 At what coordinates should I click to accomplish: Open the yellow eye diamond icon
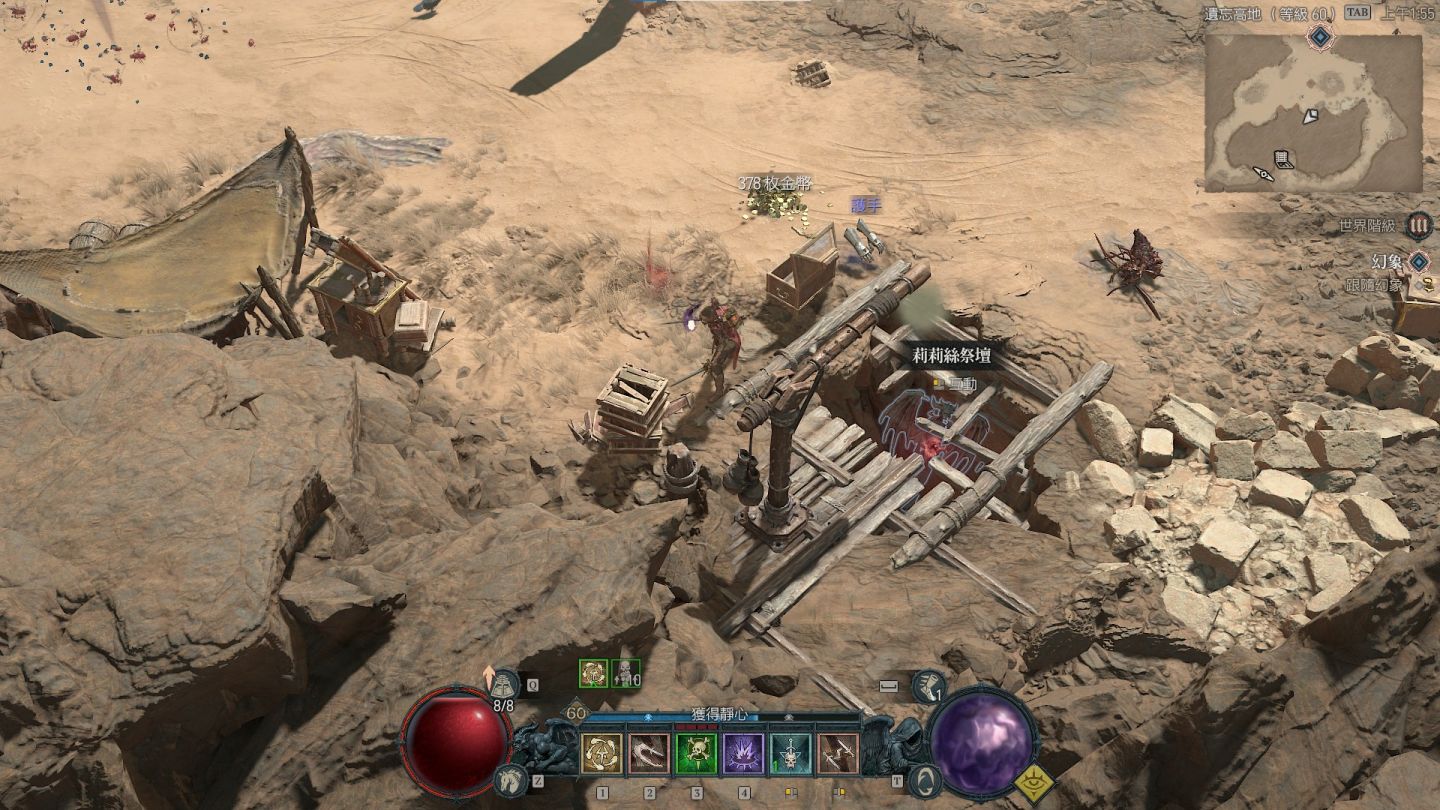click(1035, 784)
